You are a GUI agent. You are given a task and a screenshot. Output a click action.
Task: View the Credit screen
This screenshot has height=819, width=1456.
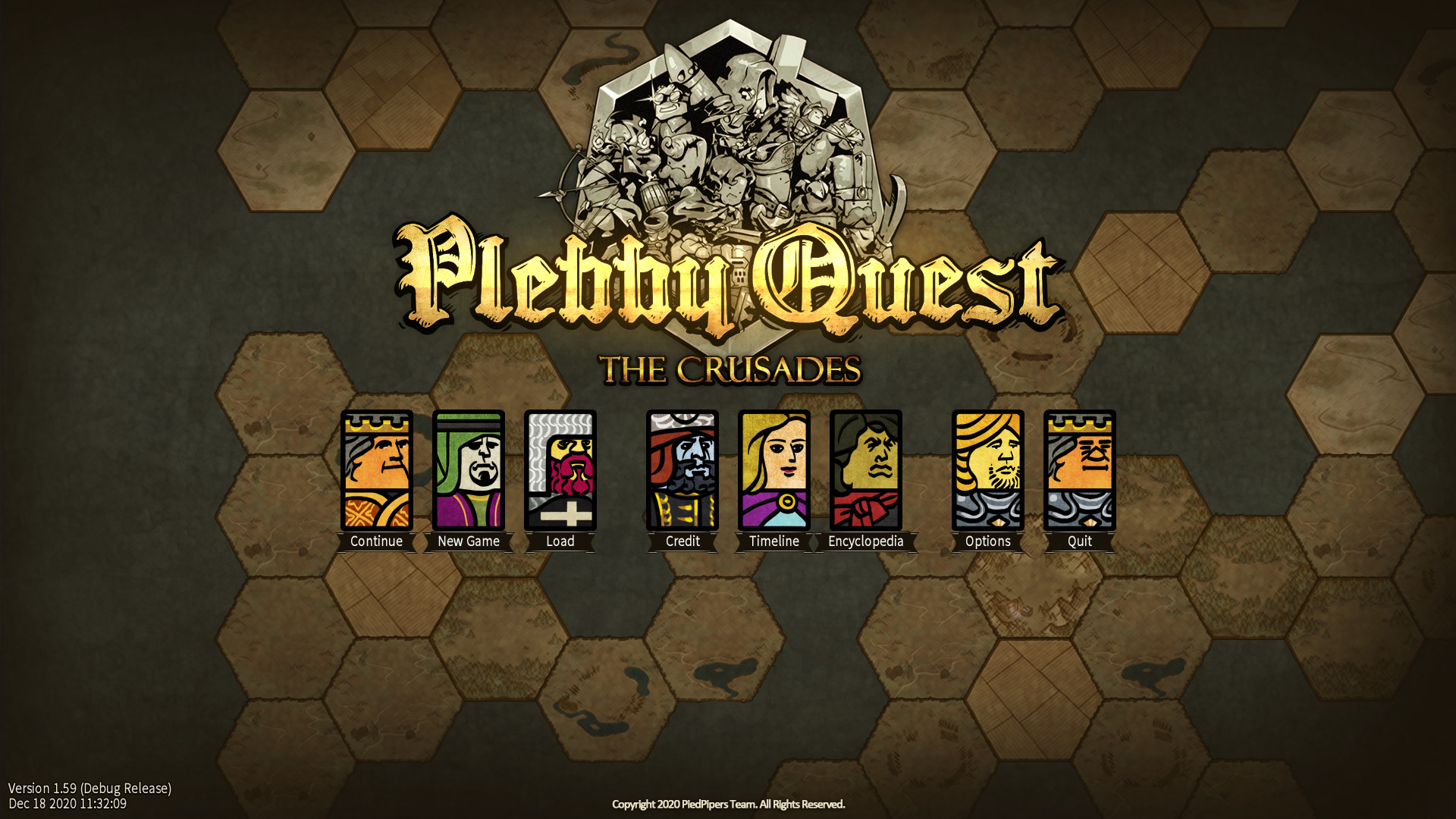682,541
